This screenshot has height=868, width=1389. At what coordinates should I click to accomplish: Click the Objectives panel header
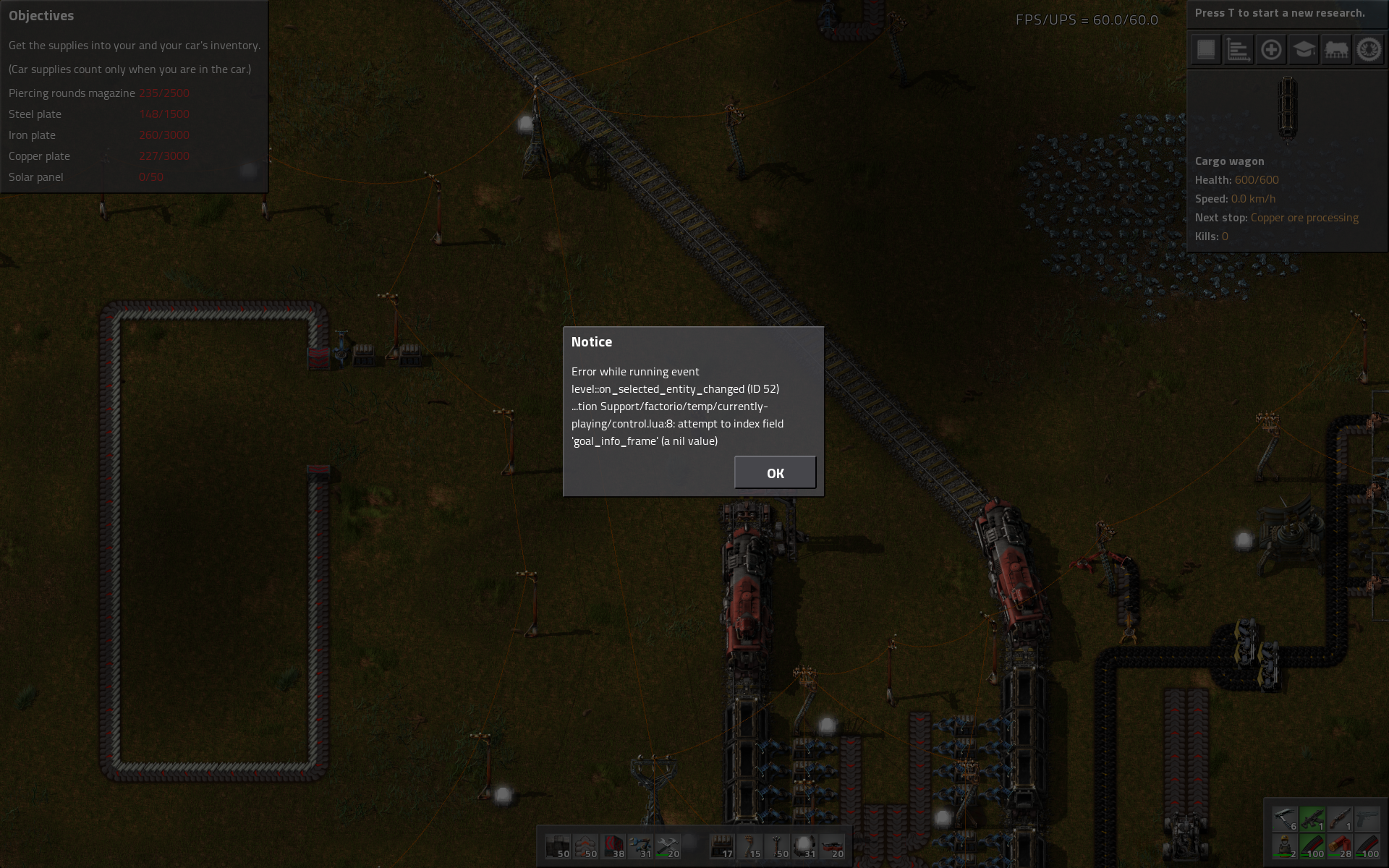[x=41, y=15]
